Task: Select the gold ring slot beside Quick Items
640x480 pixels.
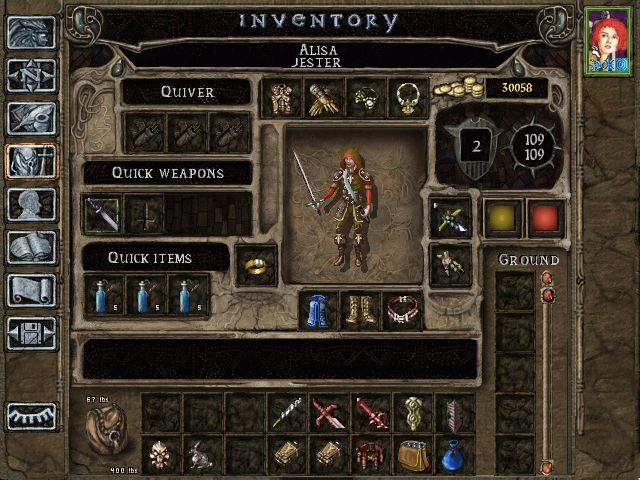Action: [x=256, y=264]
